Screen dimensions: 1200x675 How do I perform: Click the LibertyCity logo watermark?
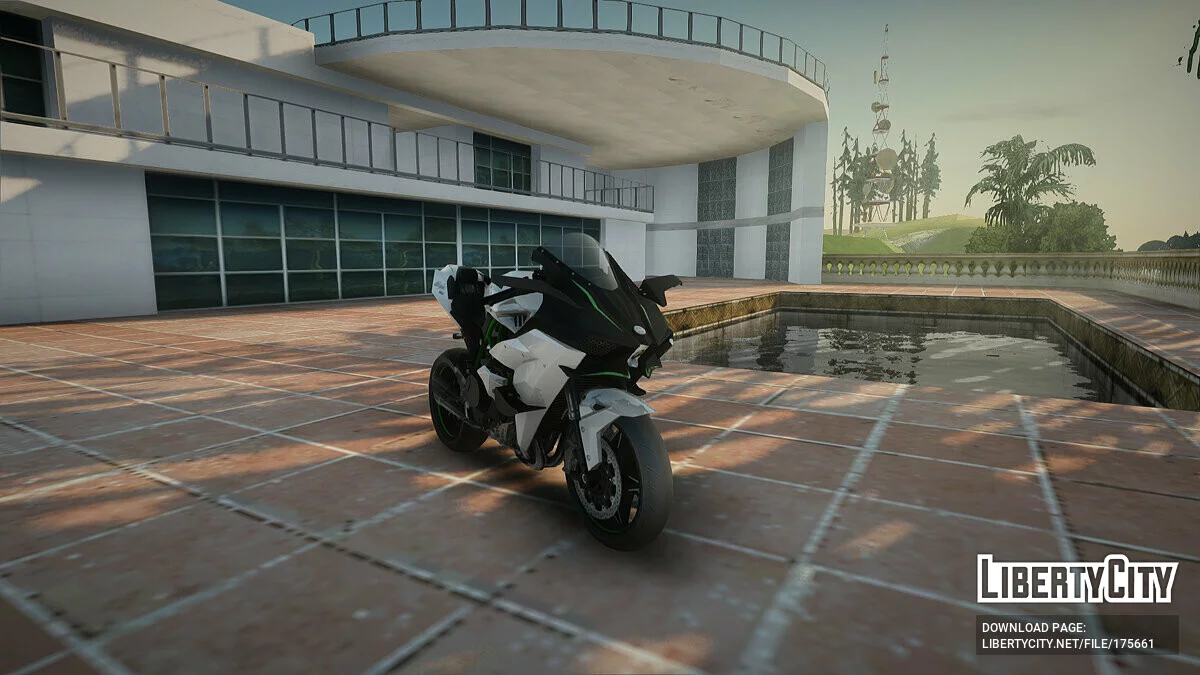click(x=1077, y=579)
